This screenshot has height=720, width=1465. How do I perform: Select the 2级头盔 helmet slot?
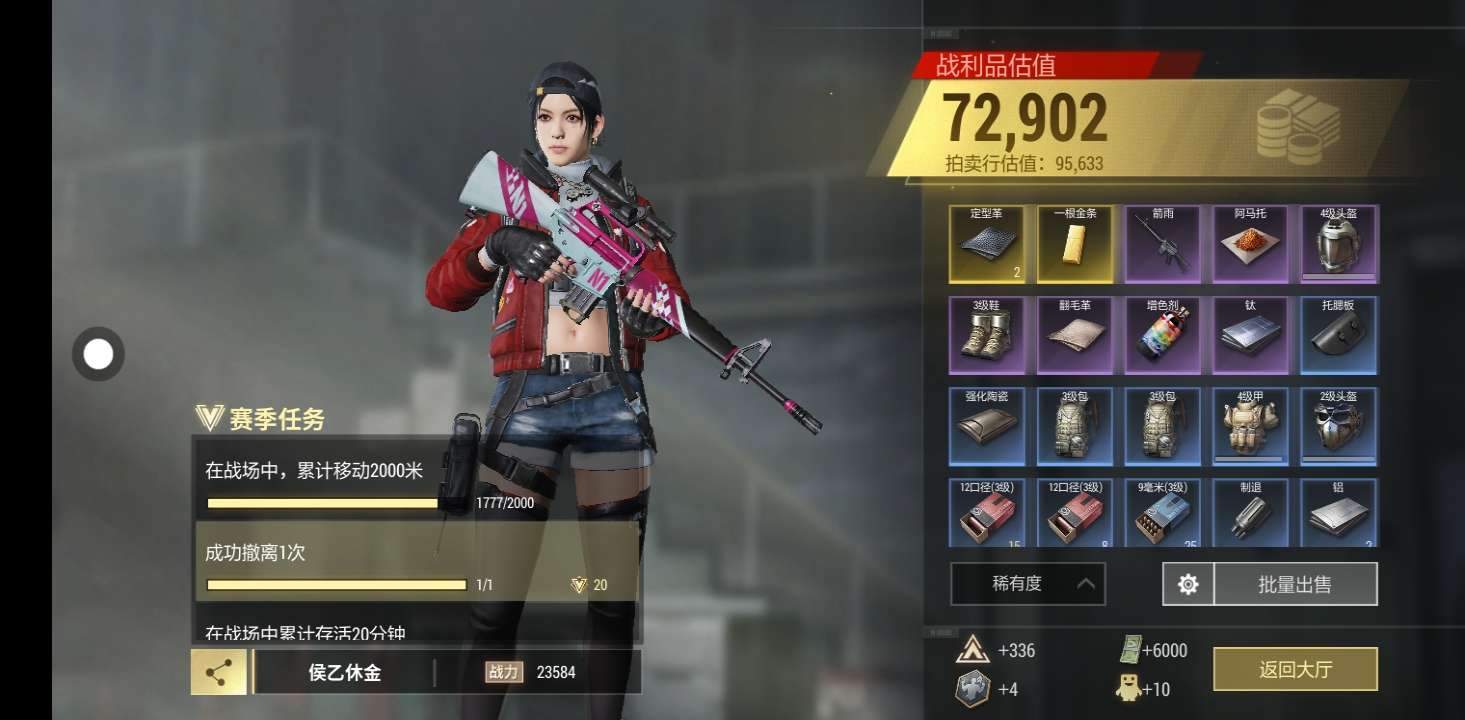point(1339,426)
